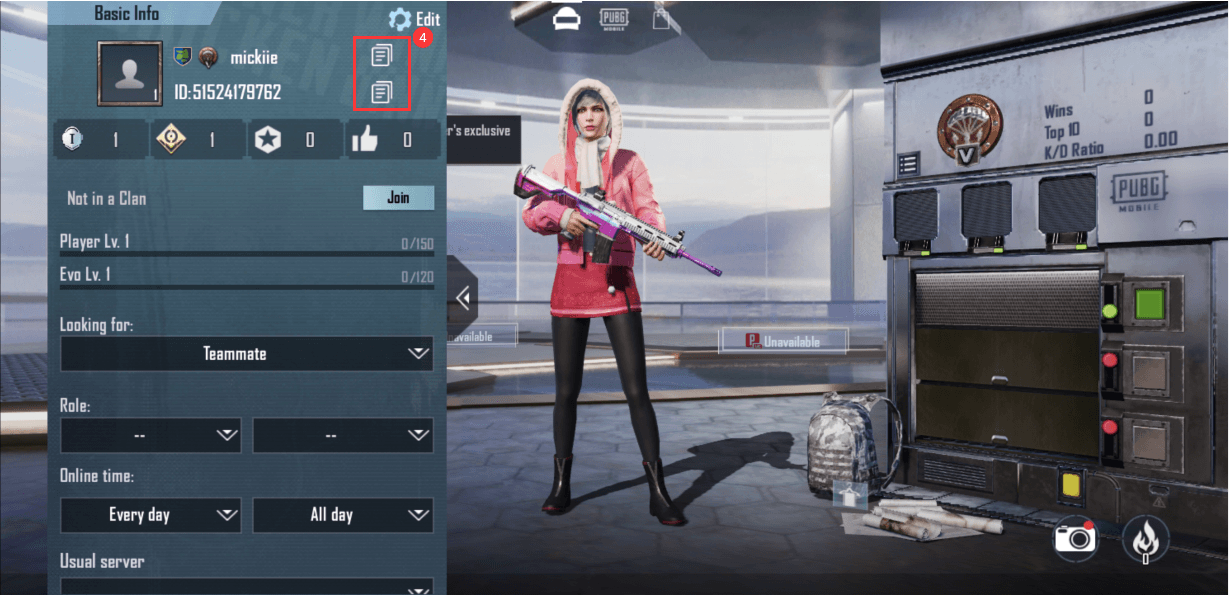Screen dimensions: 1230x595
Task: Take a screenshot with the camera icon
Action: 1076,539
